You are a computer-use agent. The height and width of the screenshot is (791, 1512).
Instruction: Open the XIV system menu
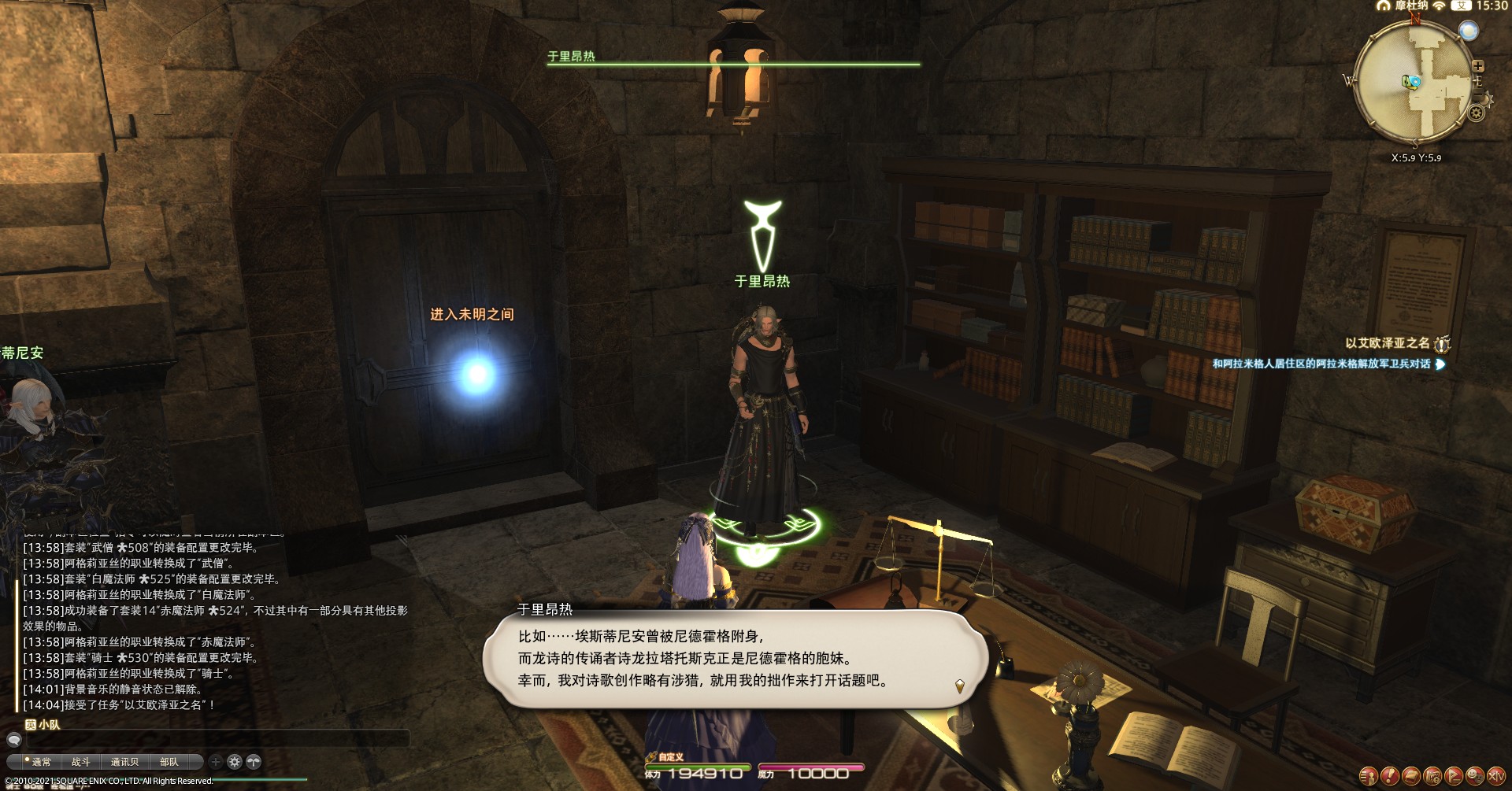click(1495, 776)
